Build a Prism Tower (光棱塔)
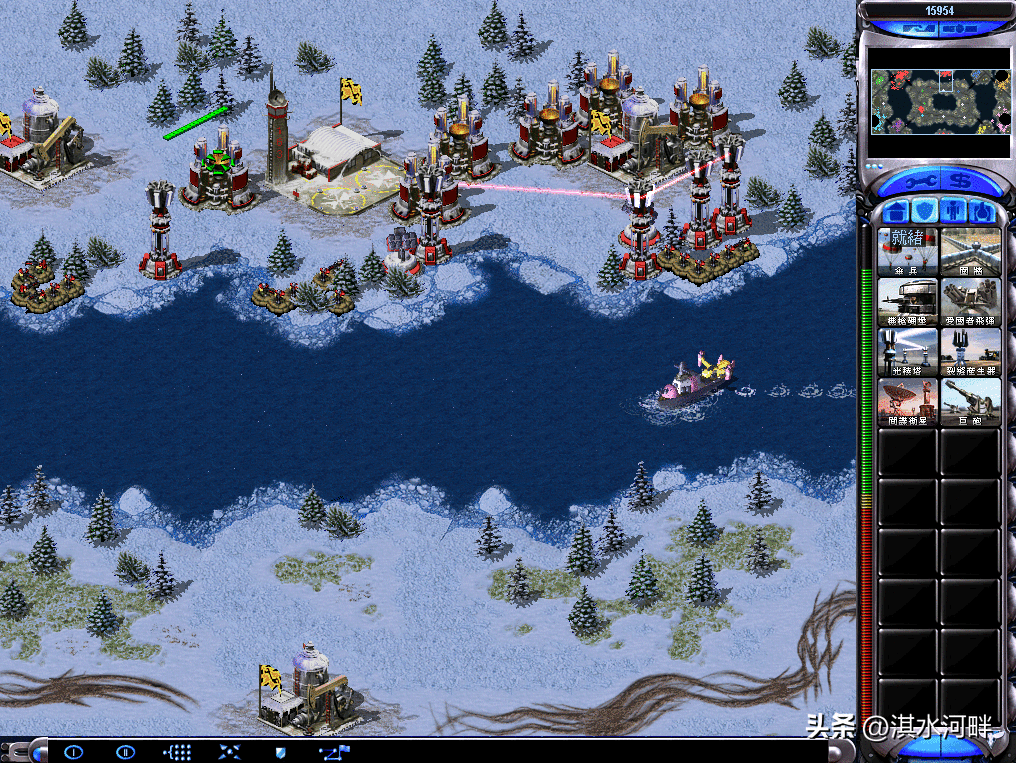Screen dimensions: 1016x763 pos(907,351)
